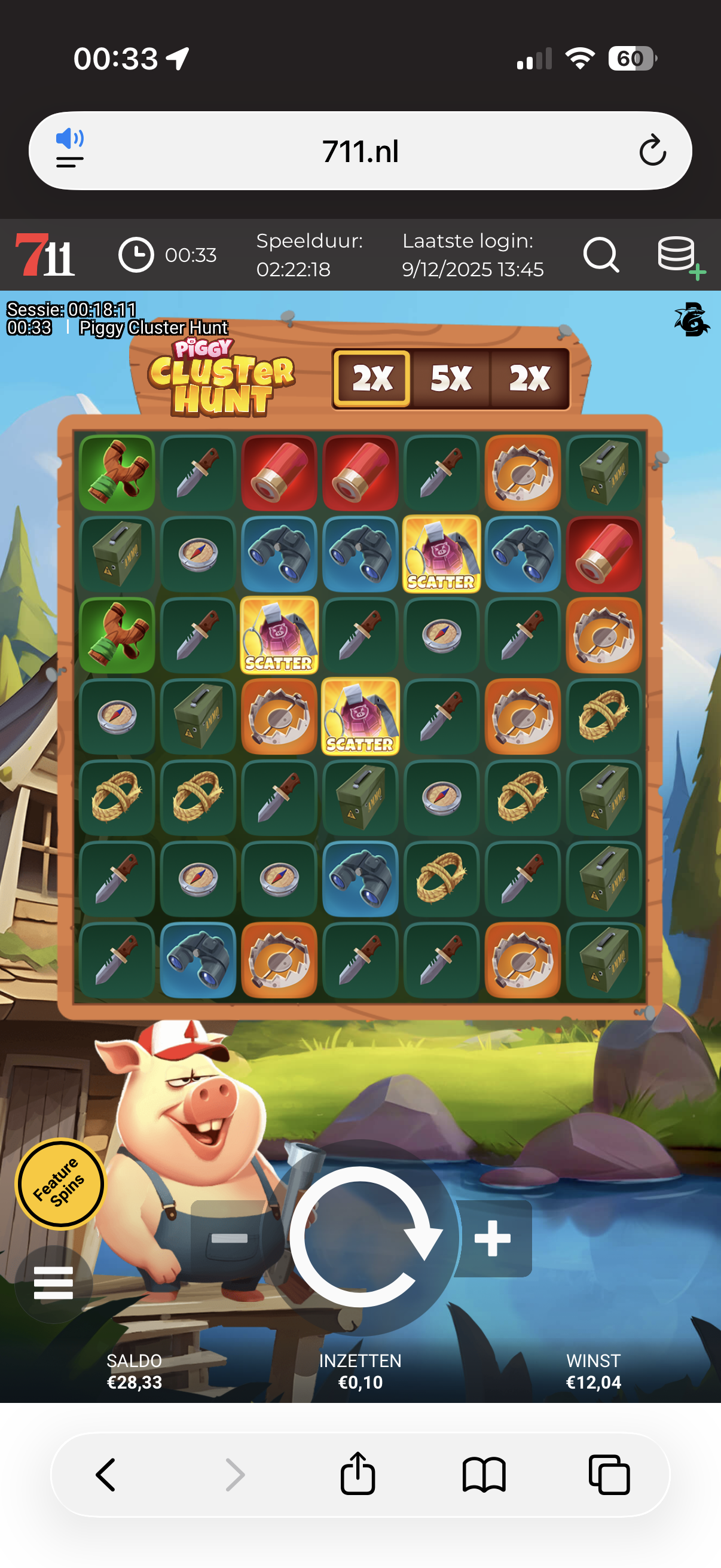Reload the page in the browser

pos(652,151)
